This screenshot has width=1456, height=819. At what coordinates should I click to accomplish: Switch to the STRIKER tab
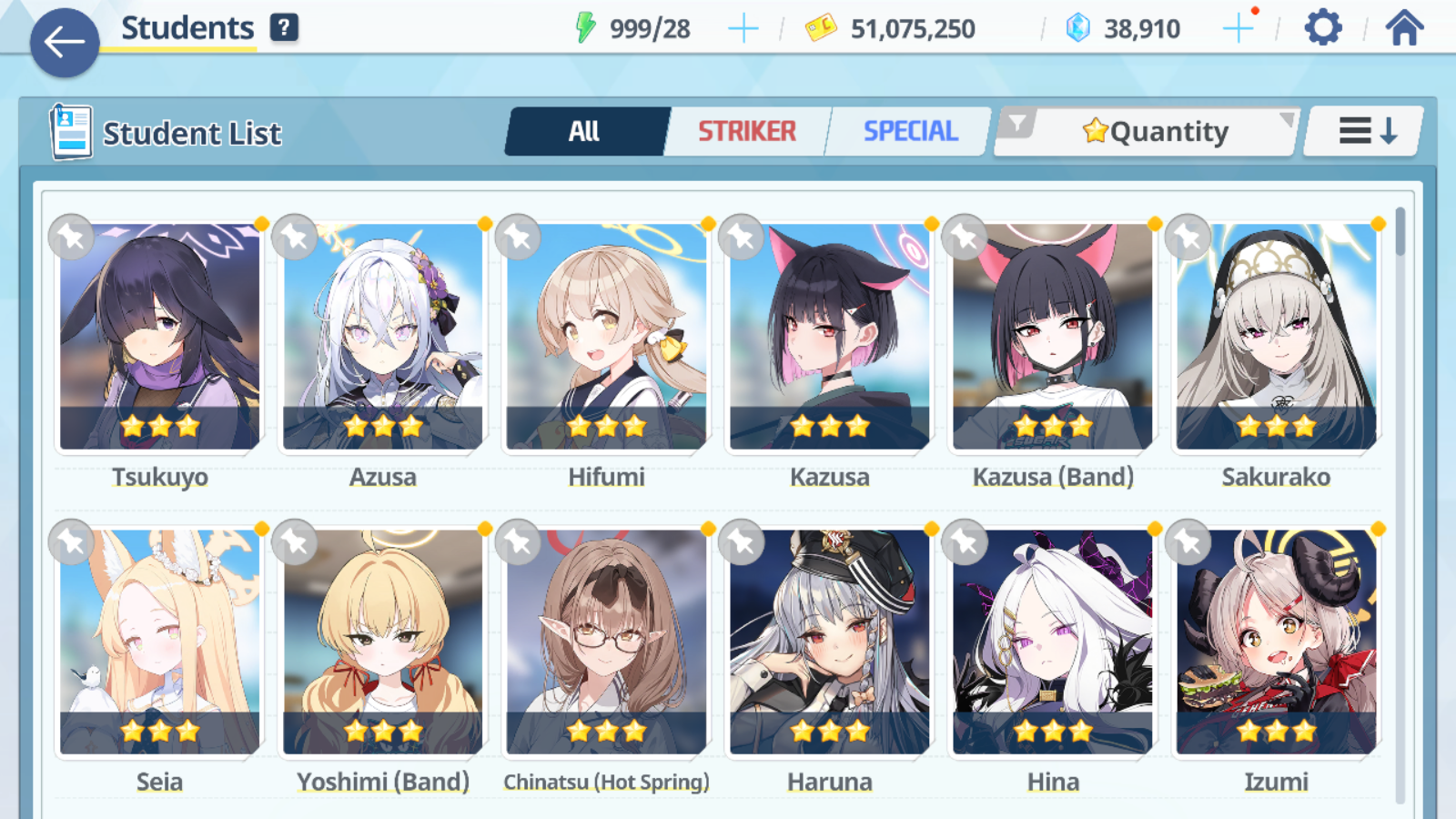tap(746, 132)
